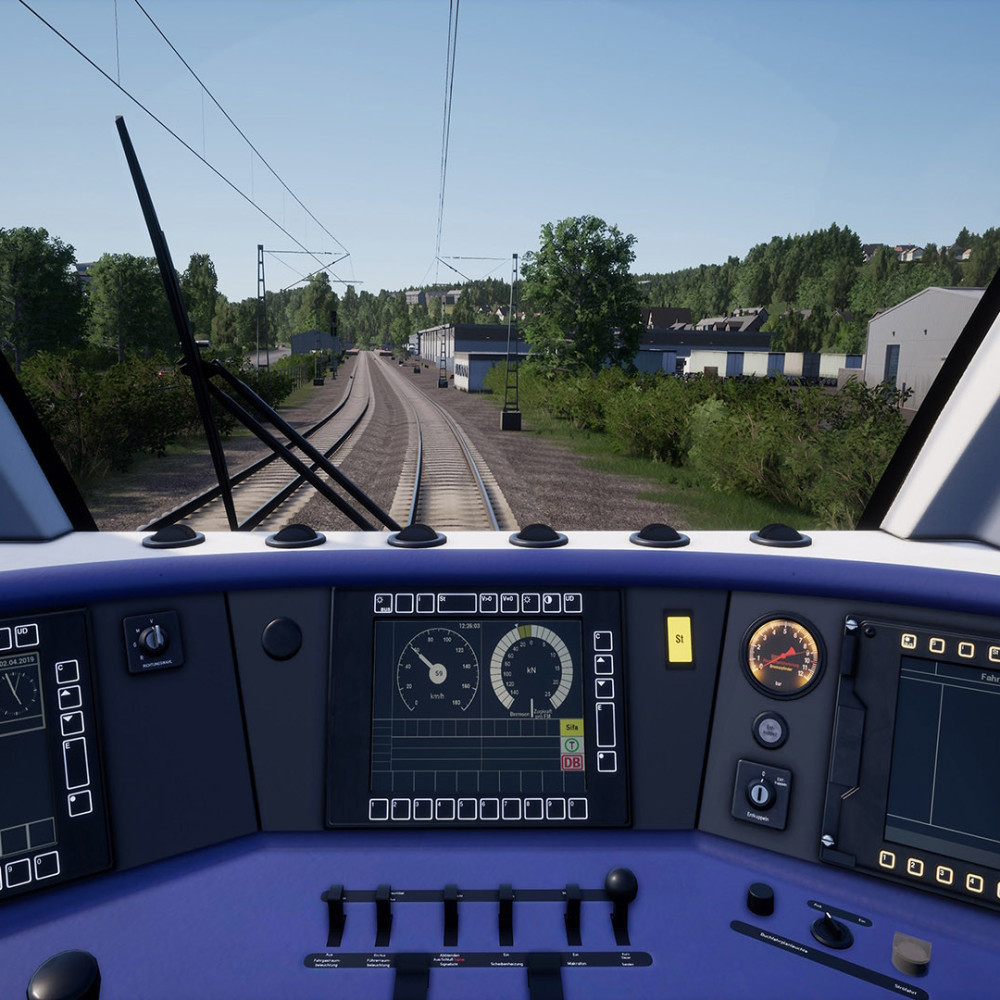
Task: Click the E key on the left display
Action: (75, 763)
